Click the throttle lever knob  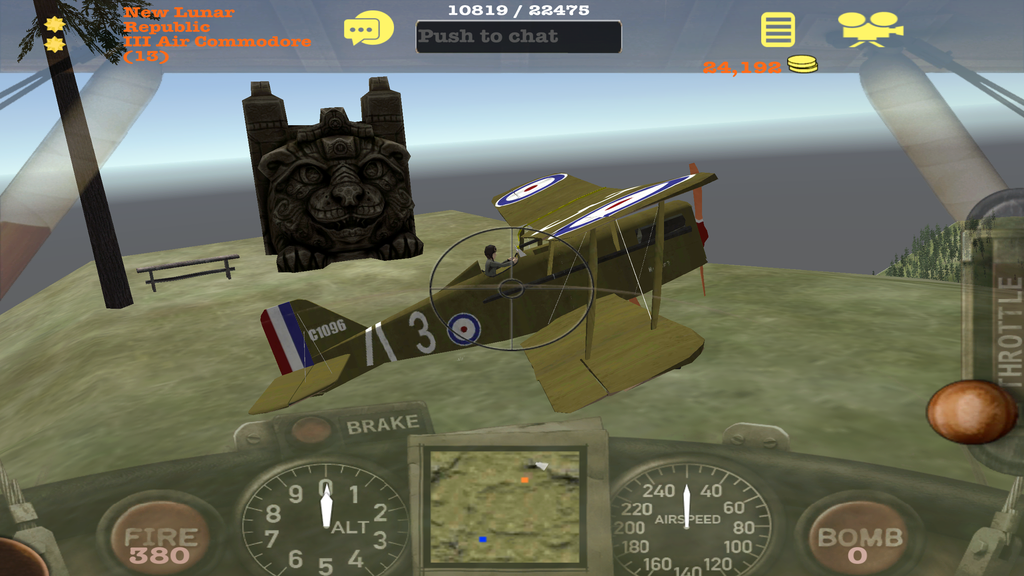971,412
